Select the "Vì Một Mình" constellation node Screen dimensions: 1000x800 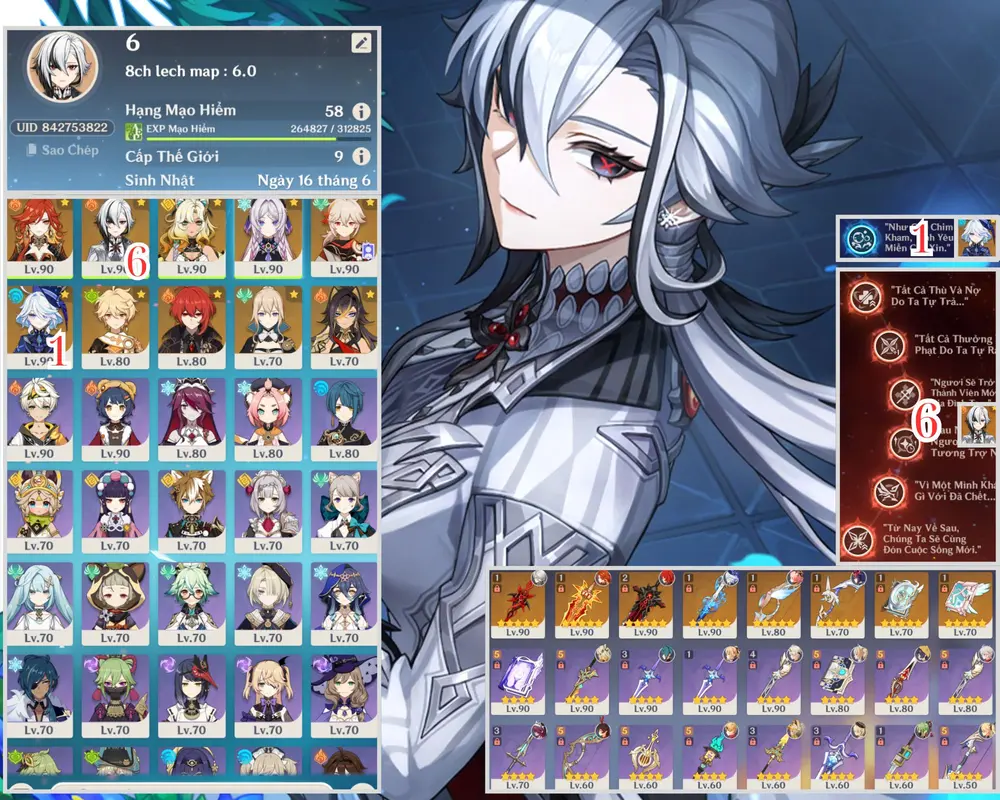pyautogui.click(x=887, y=491)
